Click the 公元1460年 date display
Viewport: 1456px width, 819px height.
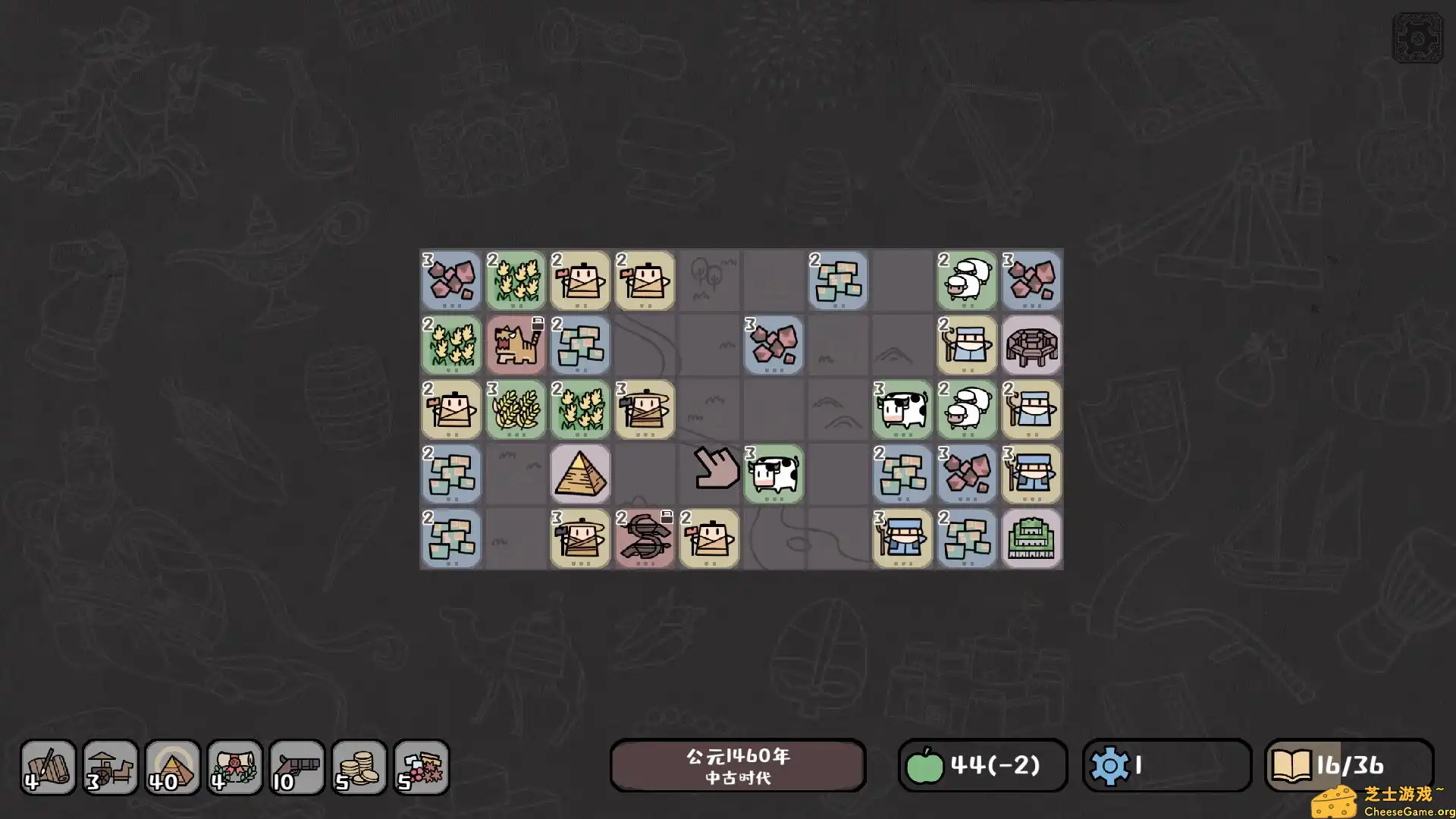point(738,765)
